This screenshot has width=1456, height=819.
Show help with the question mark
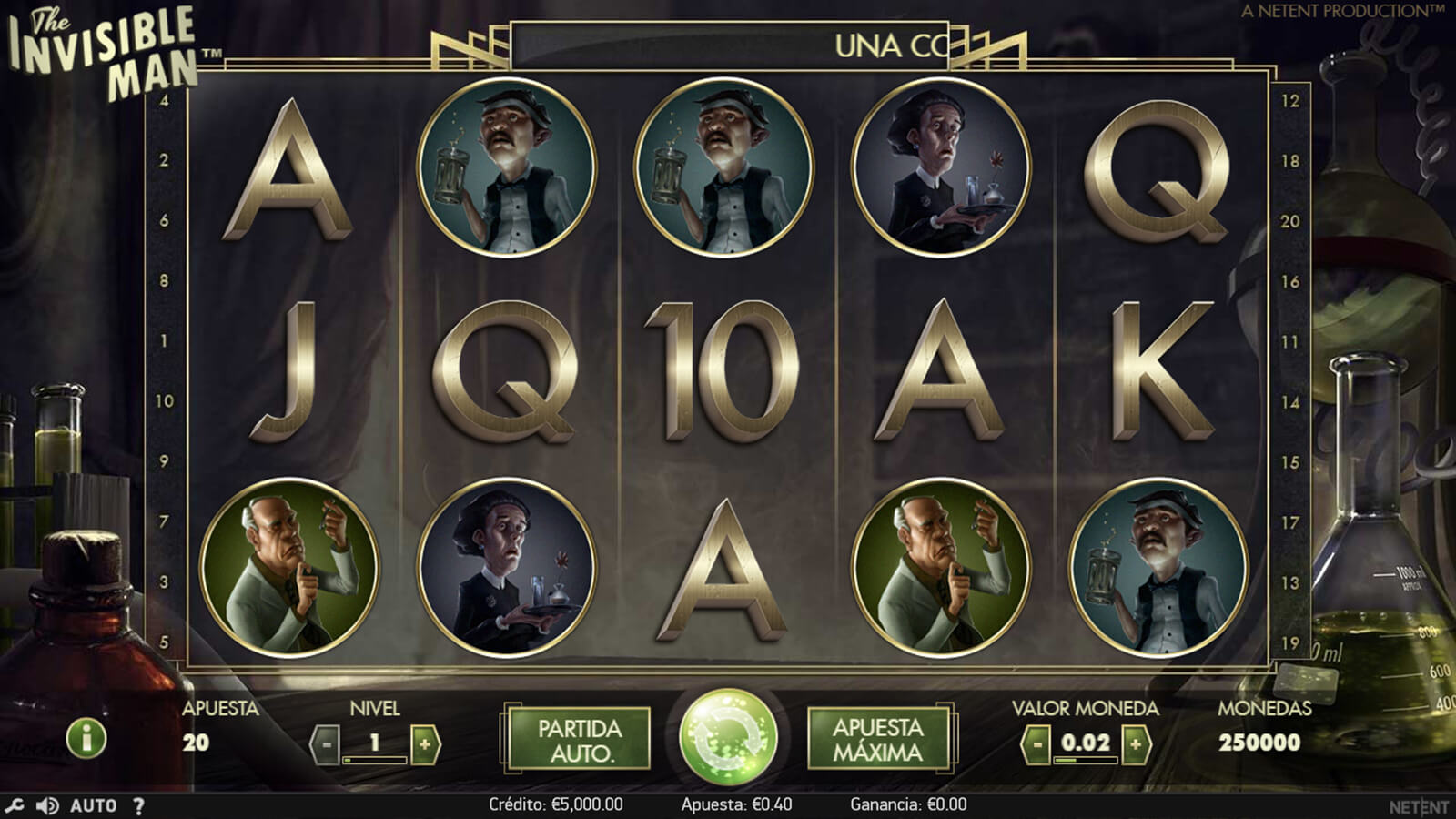click(x=138, y=805)
